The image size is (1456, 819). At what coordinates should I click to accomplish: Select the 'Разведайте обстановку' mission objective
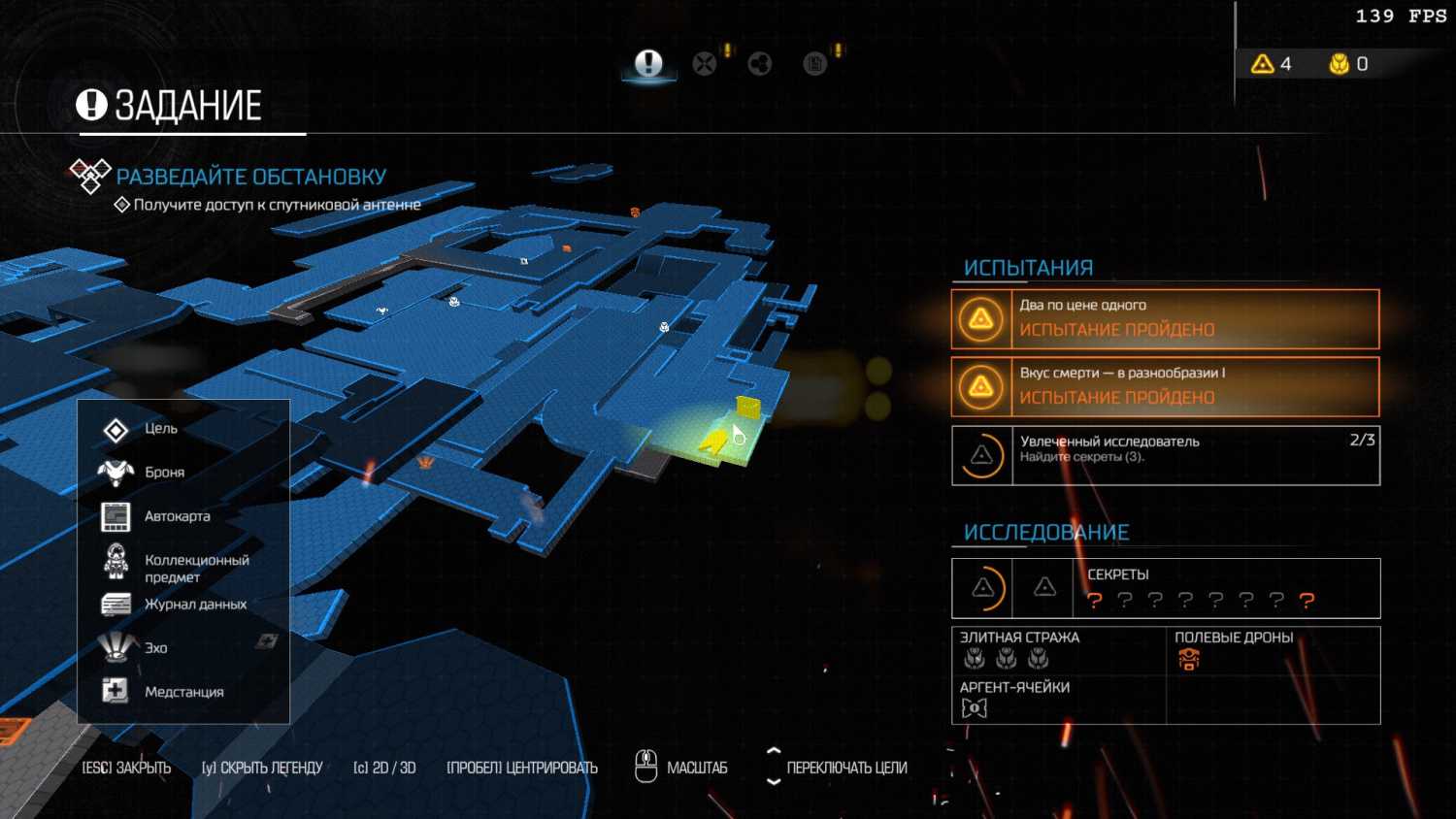pyautogui.click(x=250, y=177)
